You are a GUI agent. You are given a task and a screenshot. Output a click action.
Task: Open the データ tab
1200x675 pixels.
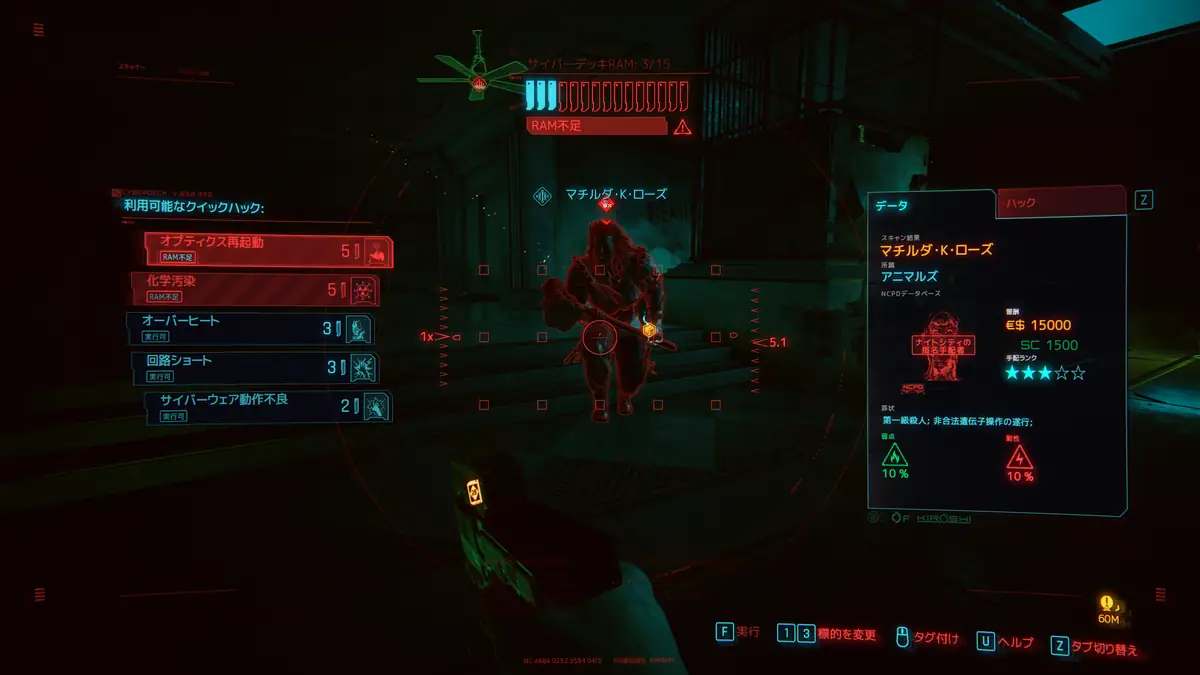coord(930,205)
